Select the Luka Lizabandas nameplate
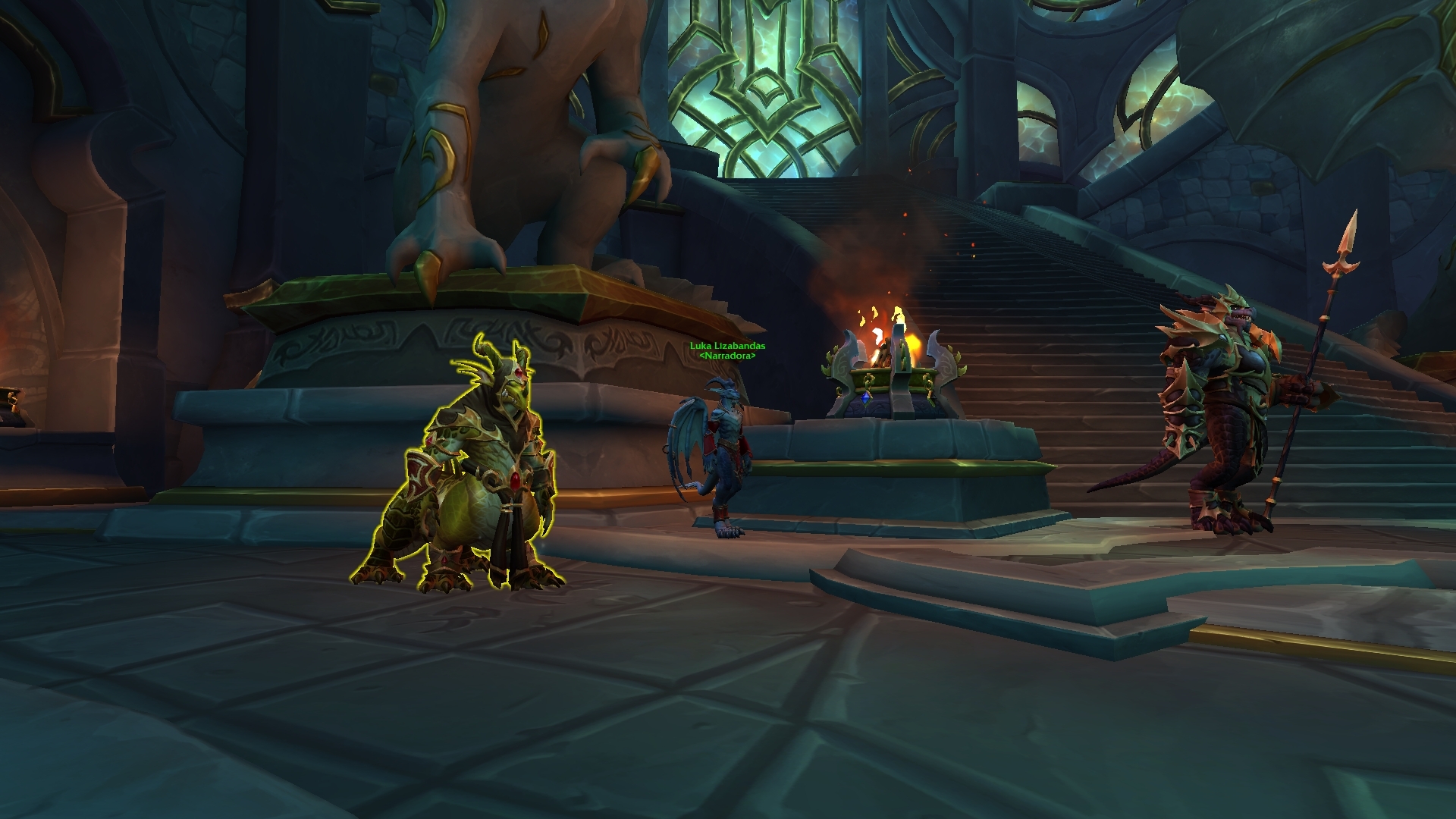 (x=727, y=347)
